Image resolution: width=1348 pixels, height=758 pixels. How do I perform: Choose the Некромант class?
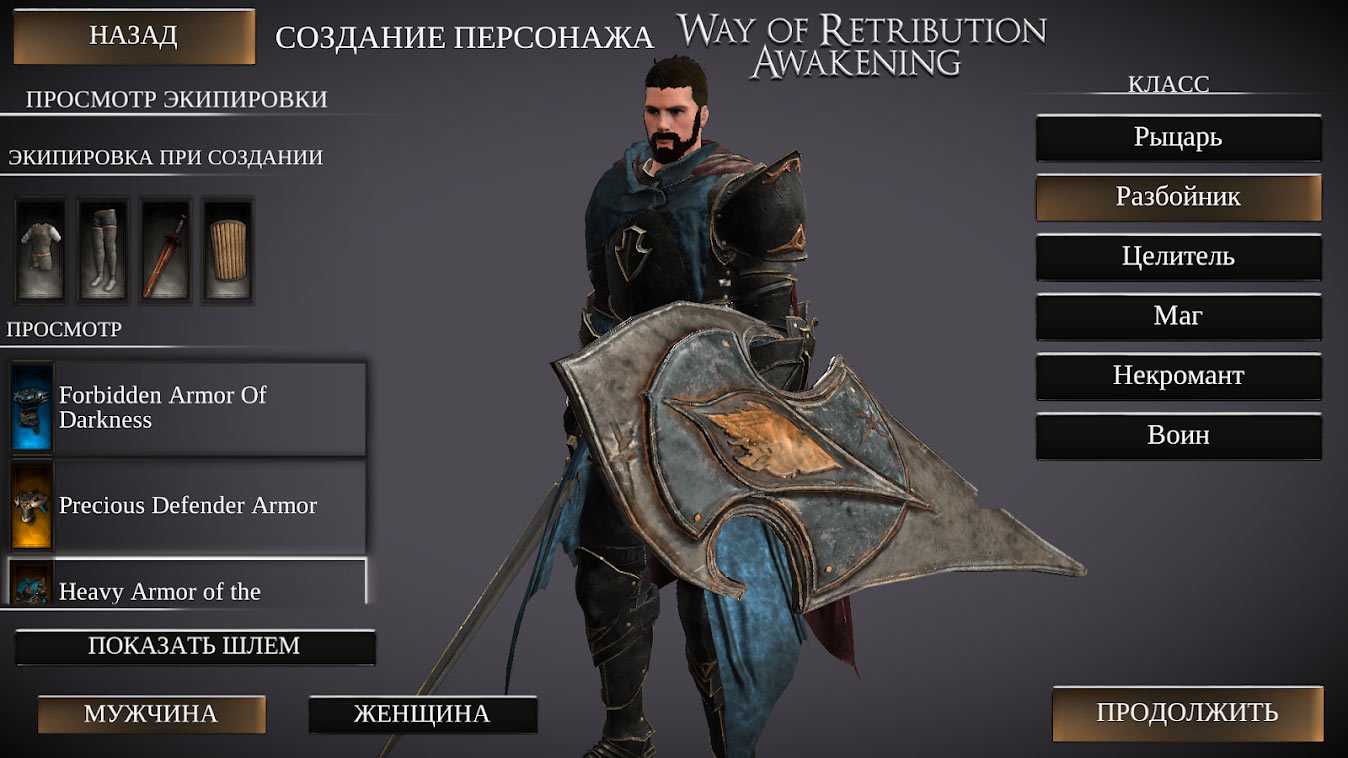[1178, 376]
